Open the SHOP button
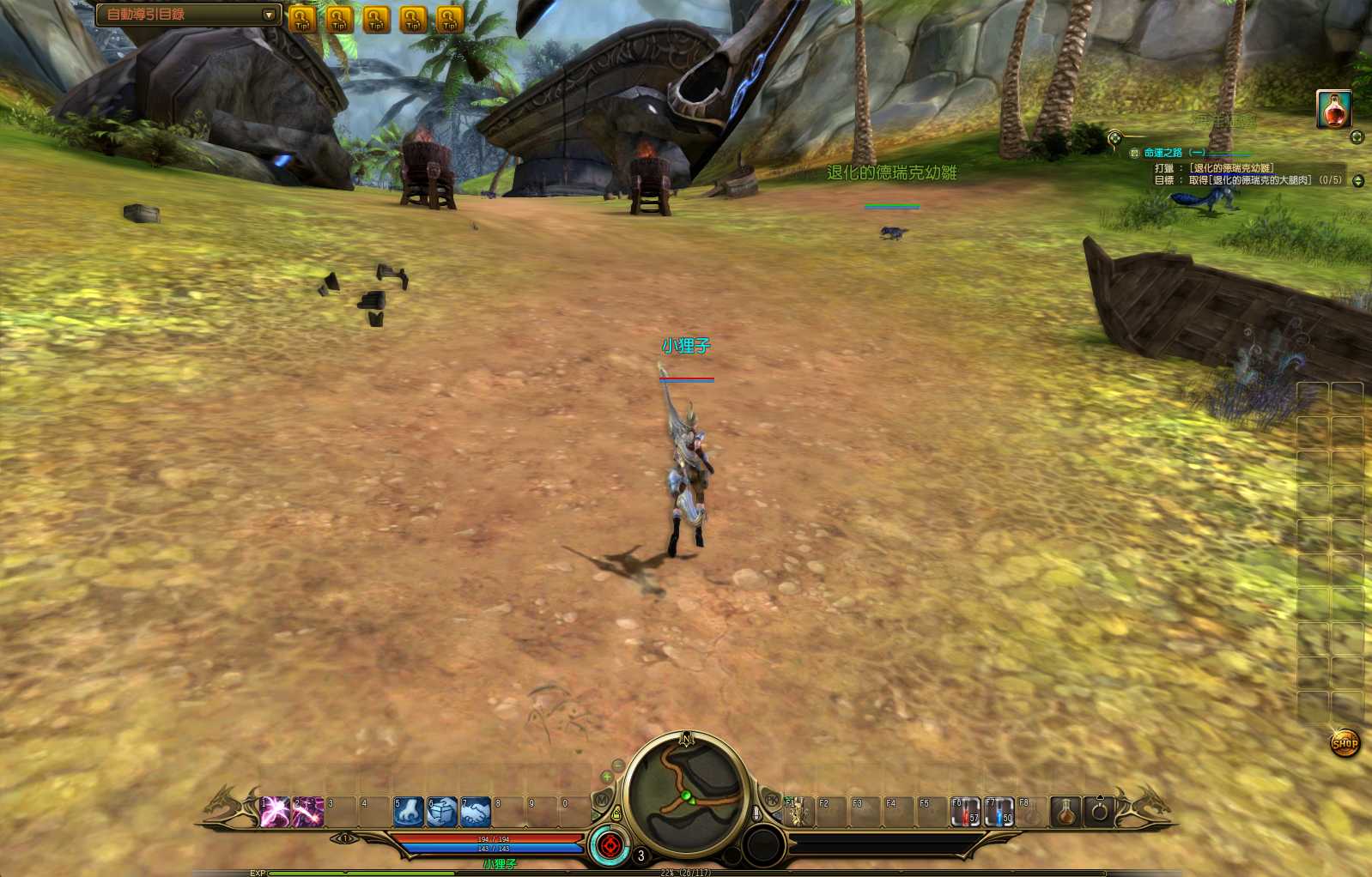 (x=1345, y=743)
